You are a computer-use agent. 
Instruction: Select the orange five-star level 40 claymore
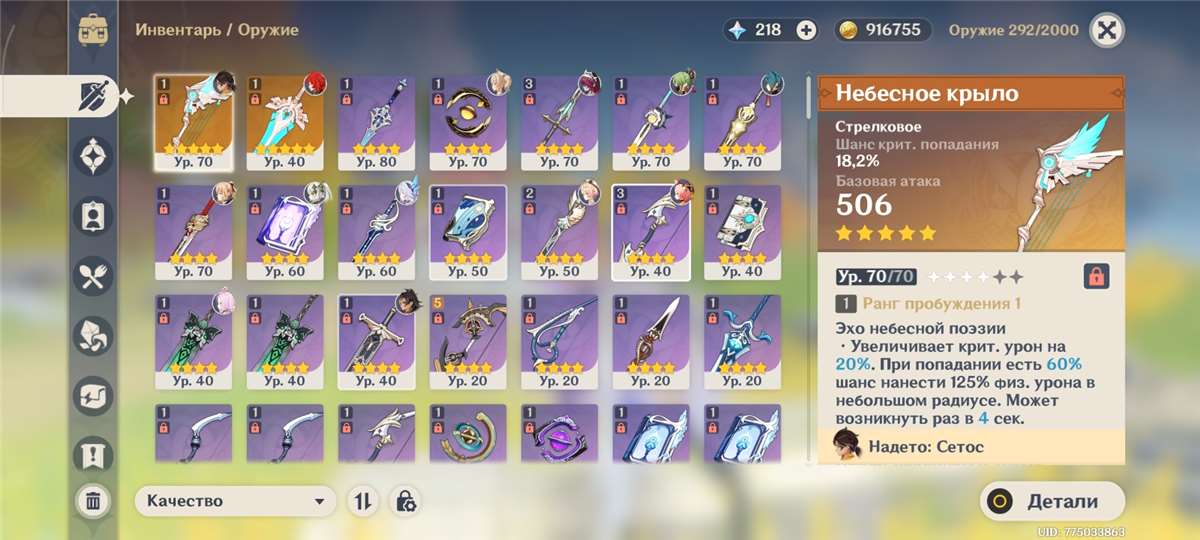pos(285,122)
